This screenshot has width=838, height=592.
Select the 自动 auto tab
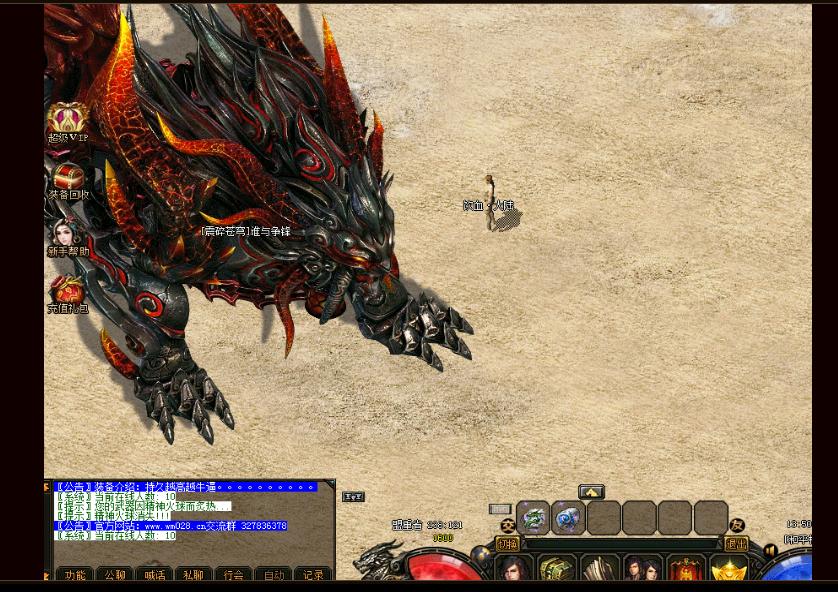point(273,575)
